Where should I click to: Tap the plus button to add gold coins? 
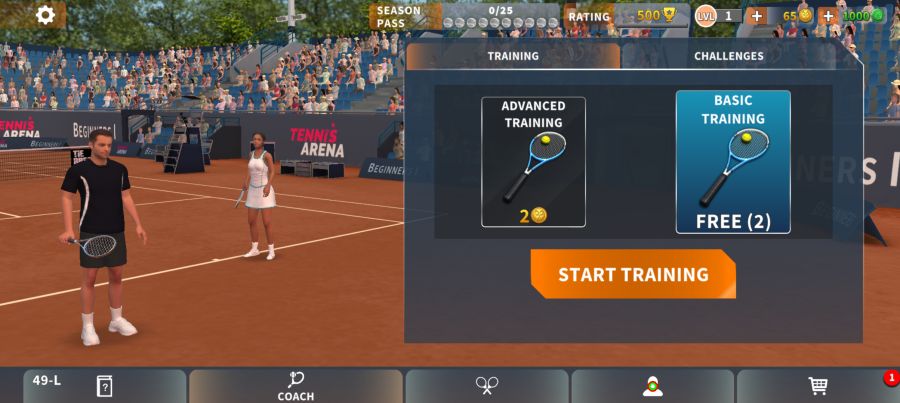pos(756,16)
